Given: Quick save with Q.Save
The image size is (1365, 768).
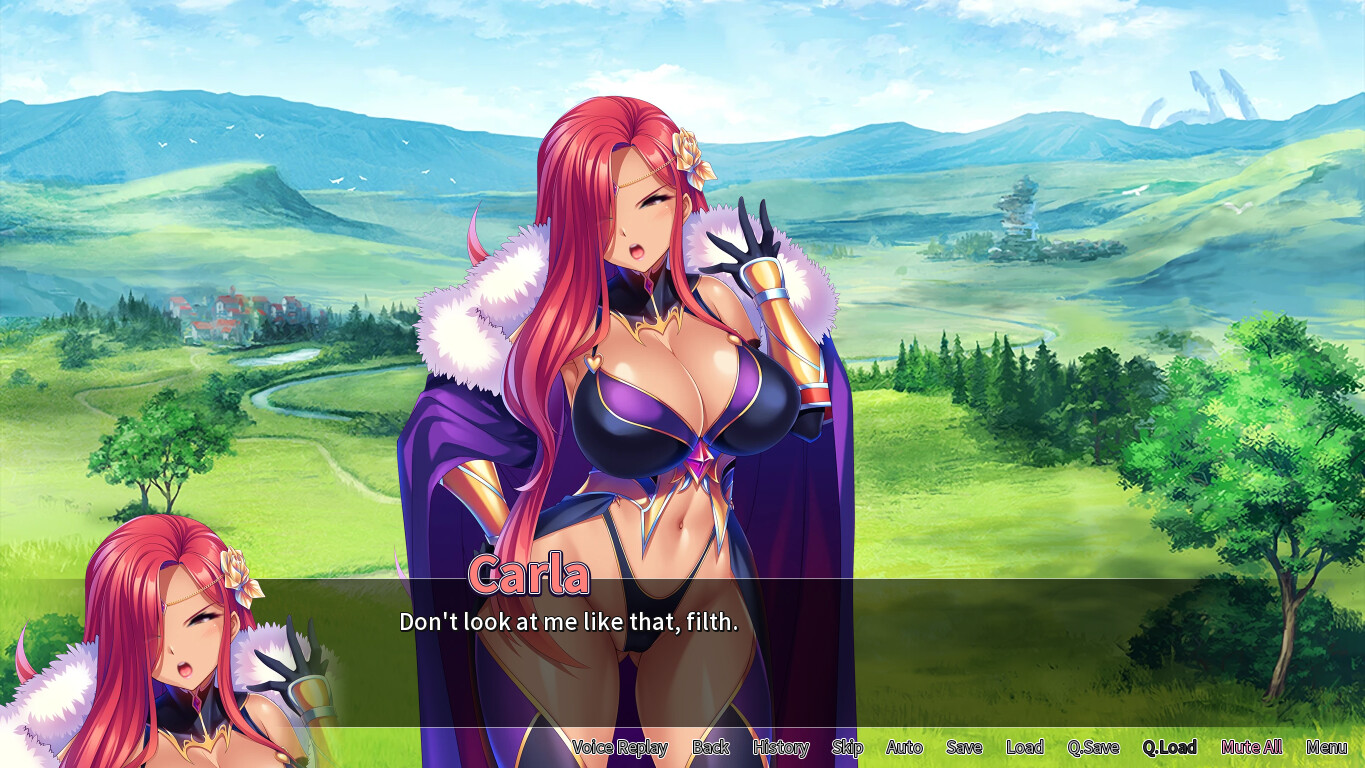Looking at the screenshot, I should click(x=1093, y=747).
